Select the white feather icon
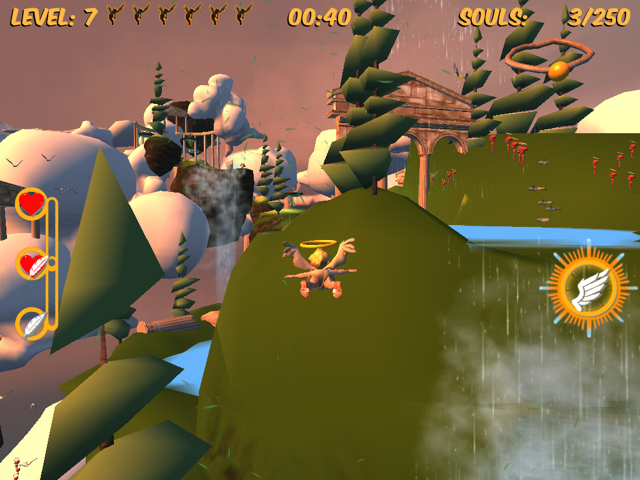The image size is (640, 480). click(x=32, y=323)
